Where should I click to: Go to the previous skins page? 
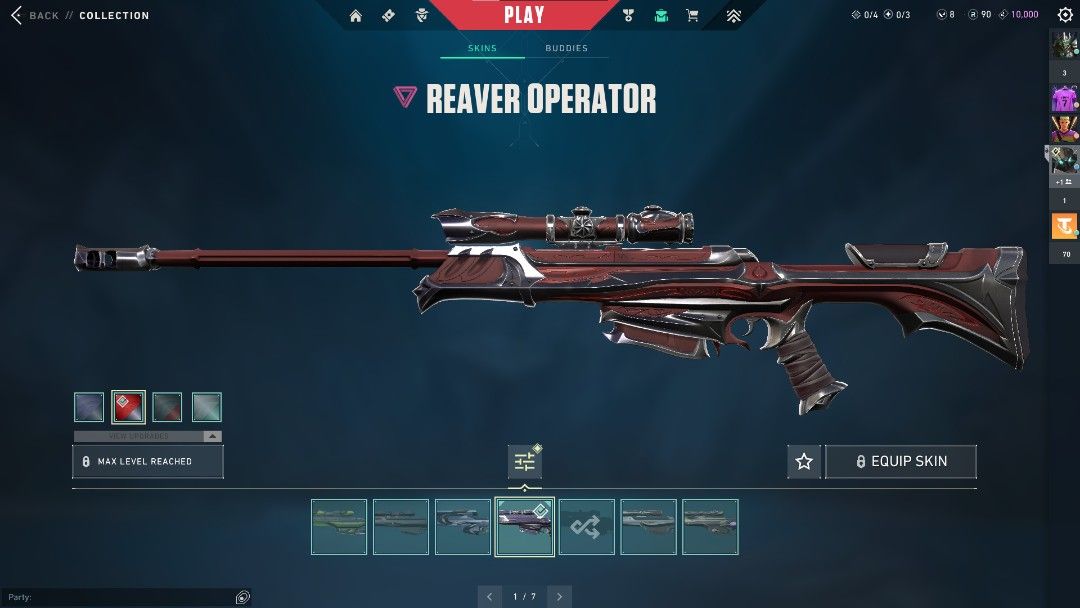coord(490,597)
